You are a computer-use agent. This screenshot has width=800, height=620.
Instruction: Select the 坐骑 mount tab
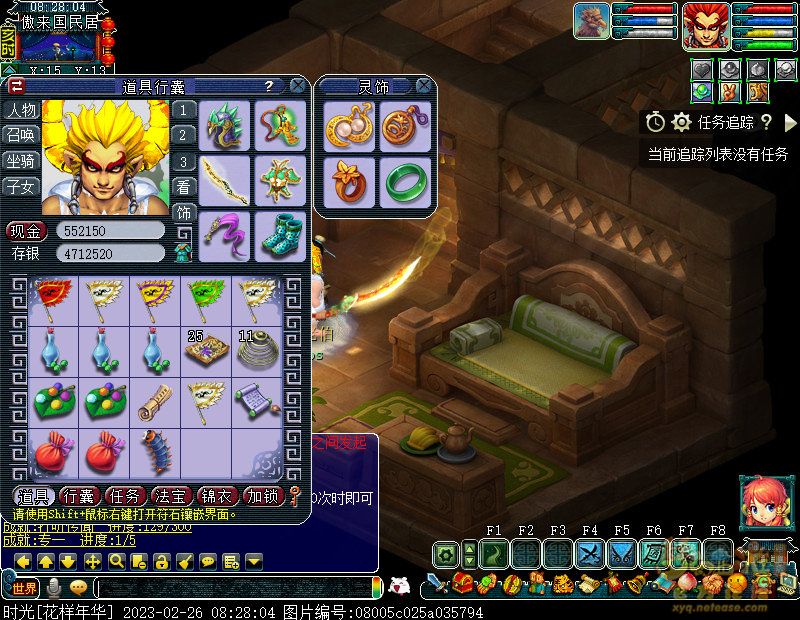(20, 161)
